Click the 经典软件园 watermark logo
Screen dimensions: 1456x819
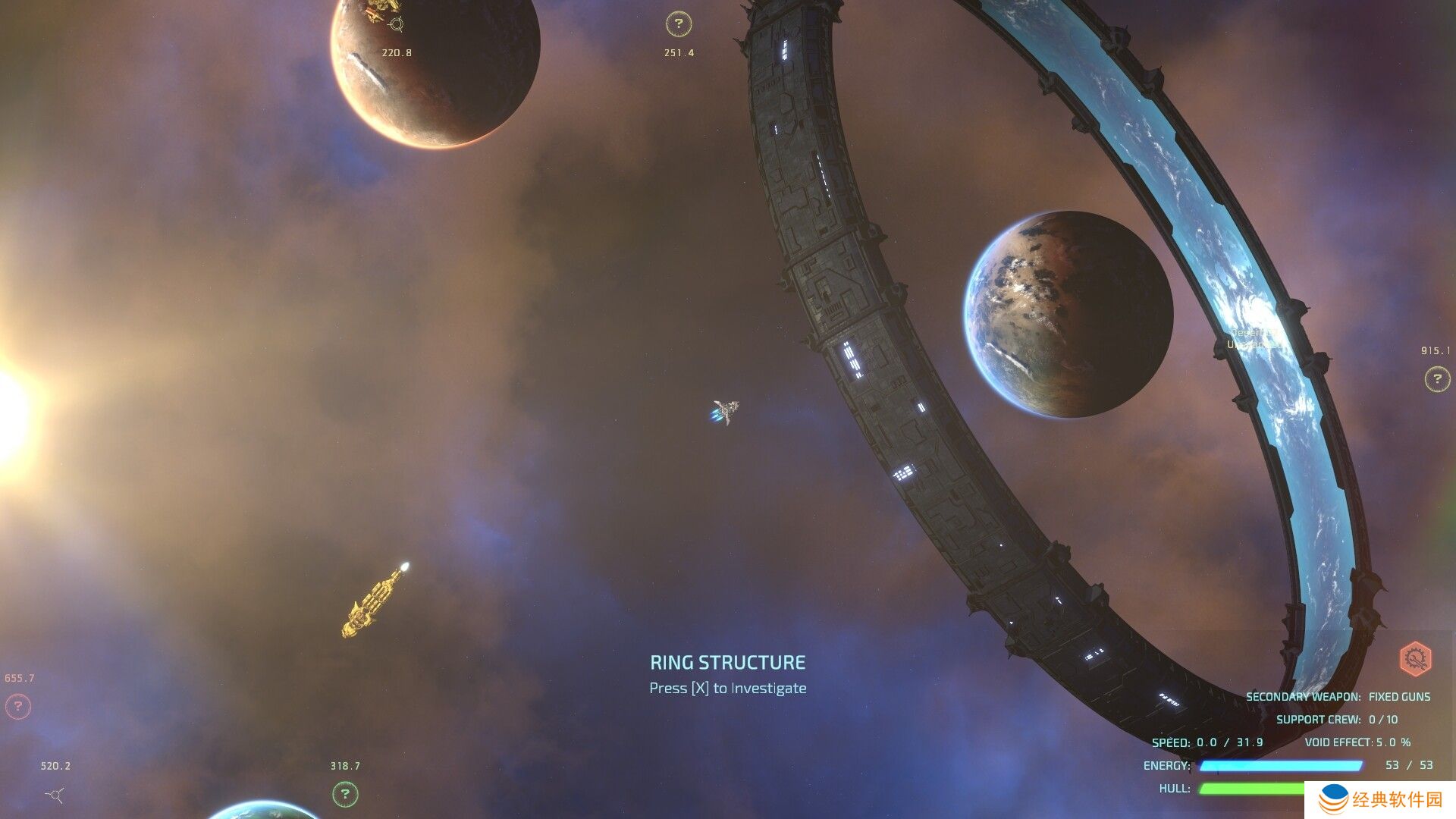1380,799
